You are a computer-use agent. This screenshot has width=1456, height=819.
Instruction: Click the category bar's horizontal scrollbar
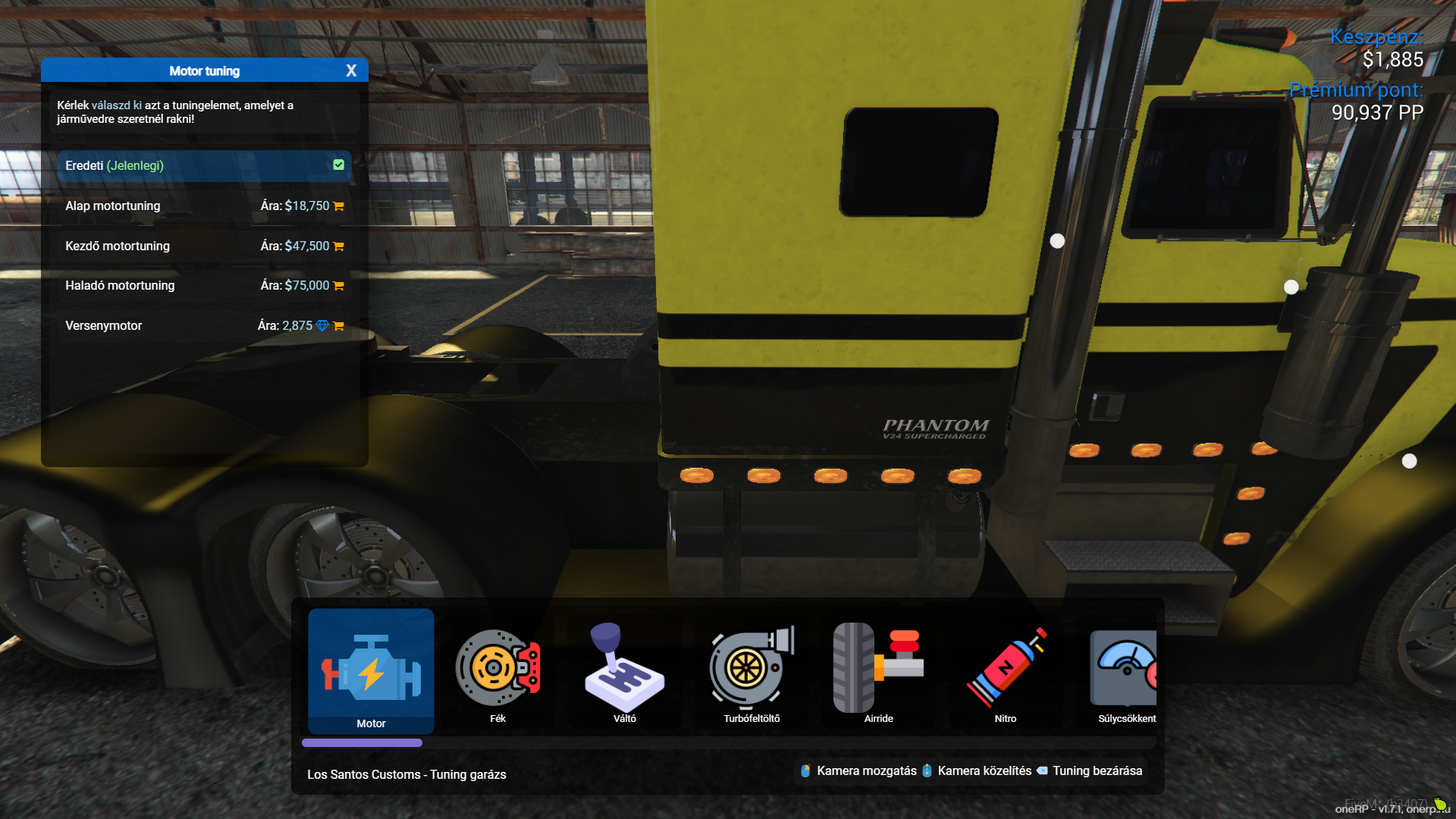(362, 743)
